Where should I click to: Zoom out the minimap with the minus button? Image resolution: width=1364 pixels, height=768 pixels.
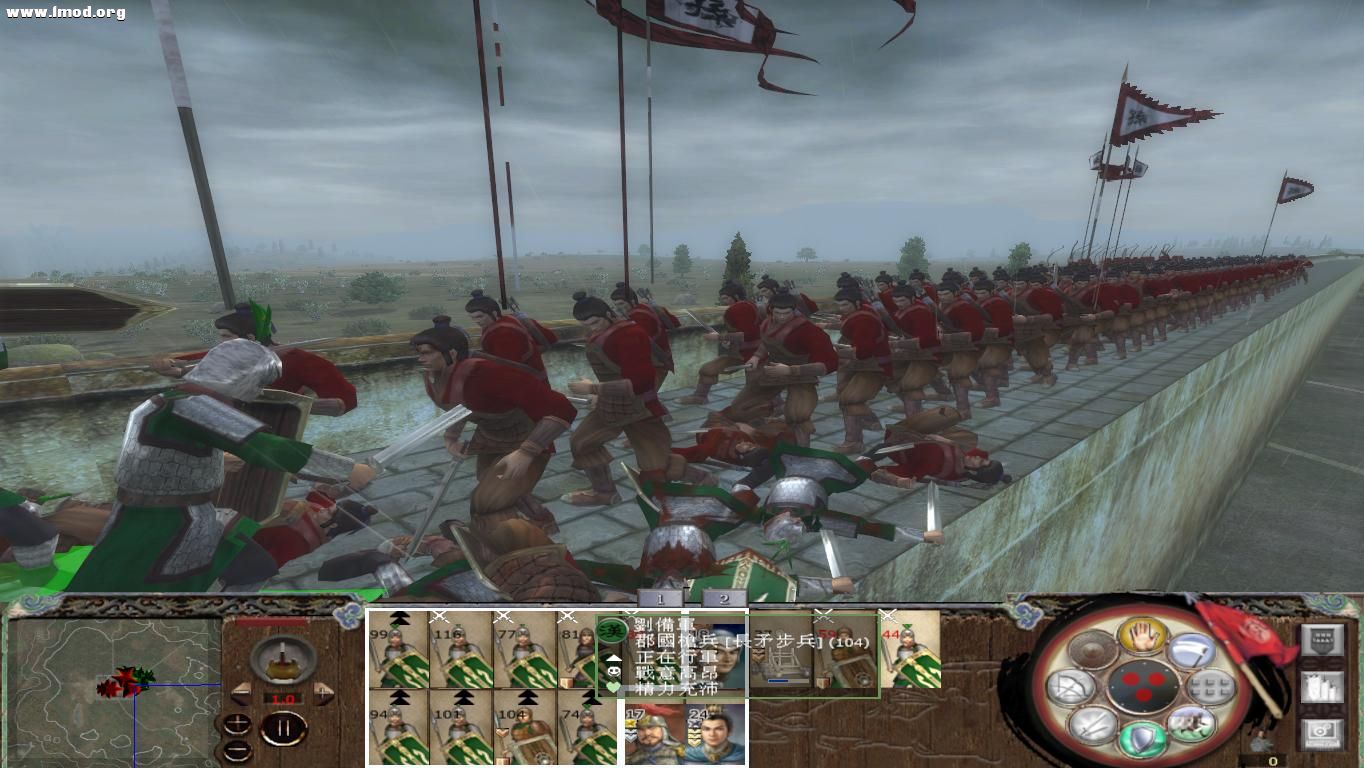click(238, 750)
